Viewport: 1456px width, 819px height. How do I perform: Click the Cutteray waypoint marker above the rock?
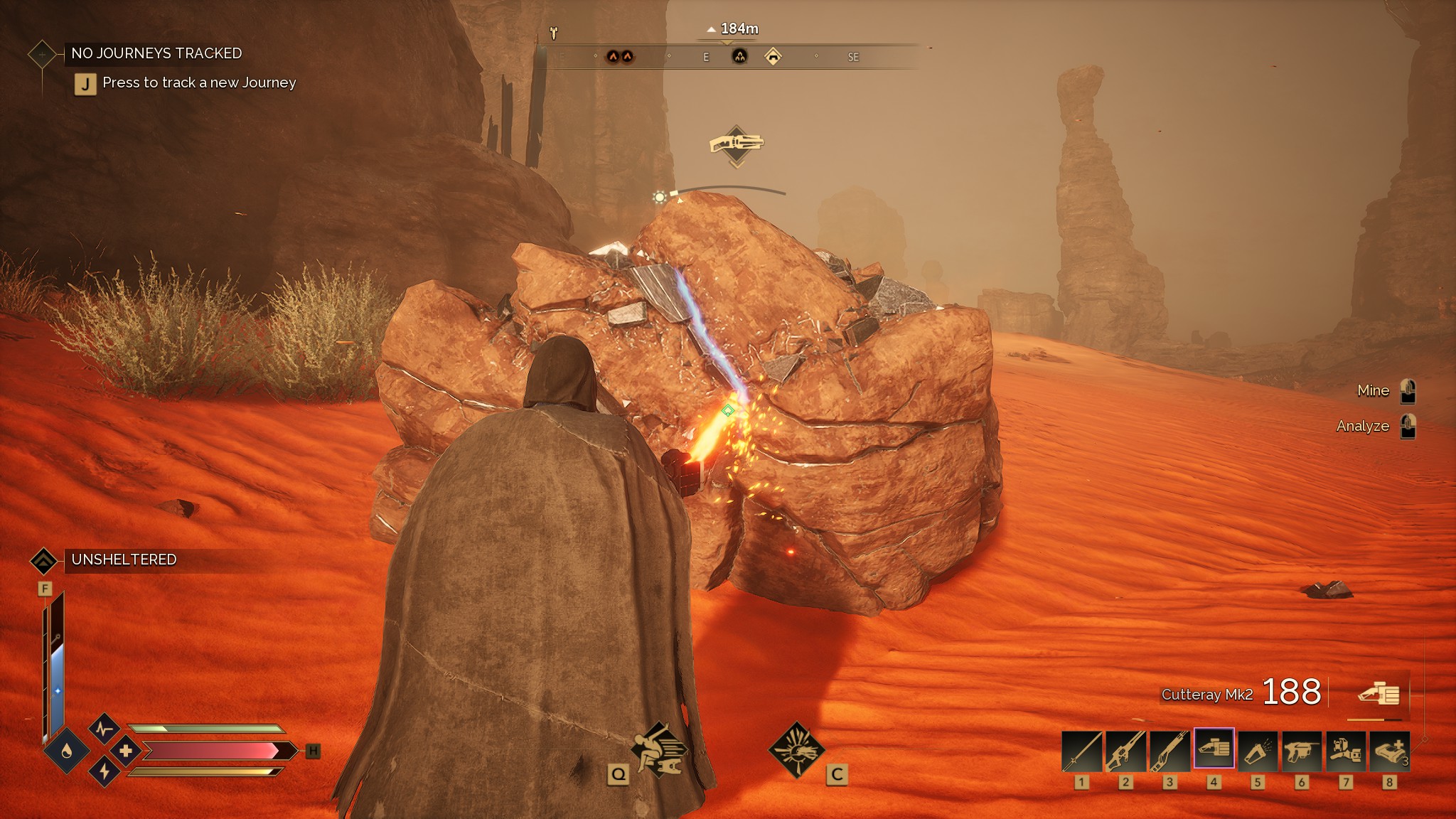pyautogui.click(x=737, y=145)
